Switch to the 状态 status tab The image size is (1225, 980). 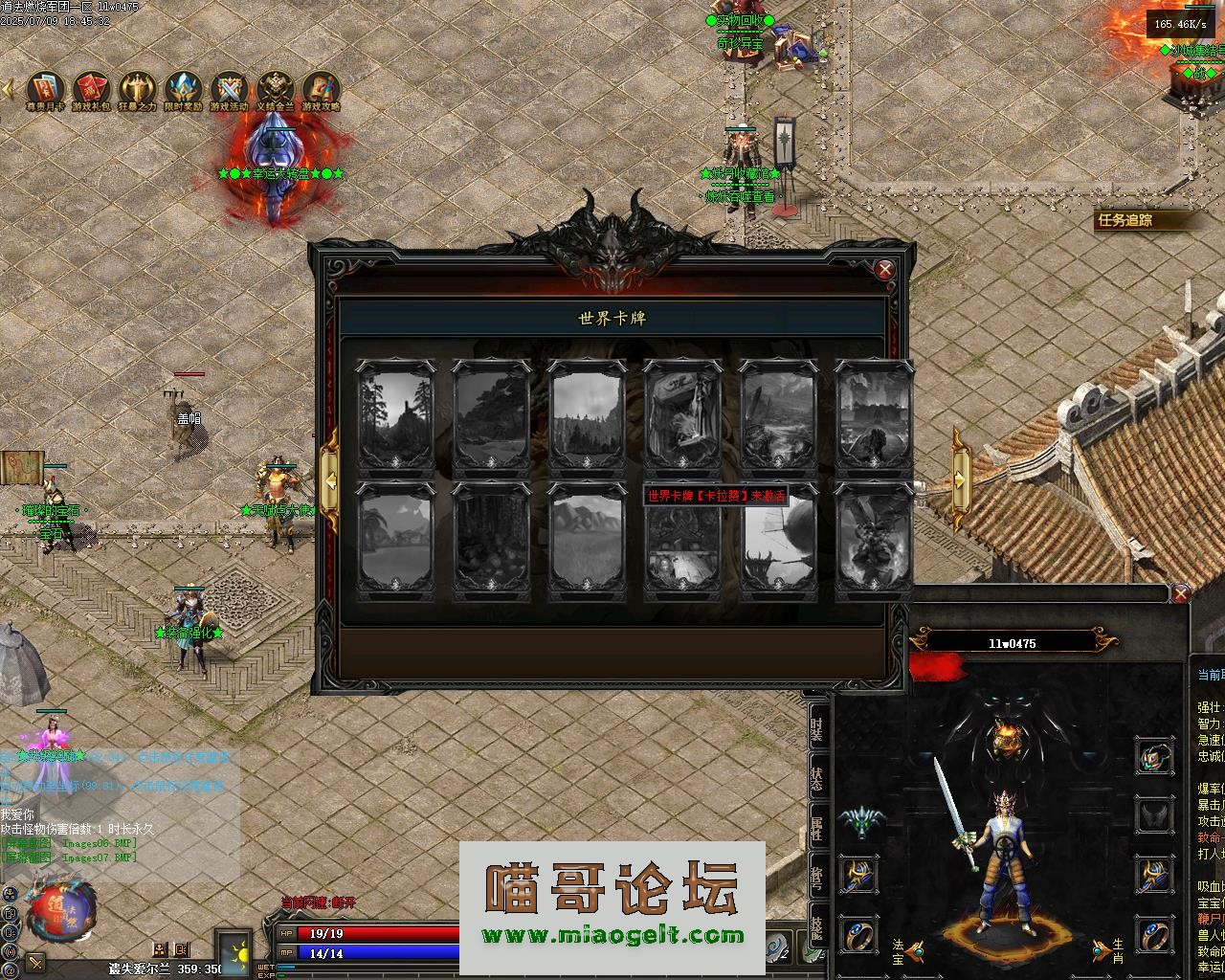[816, 778]
